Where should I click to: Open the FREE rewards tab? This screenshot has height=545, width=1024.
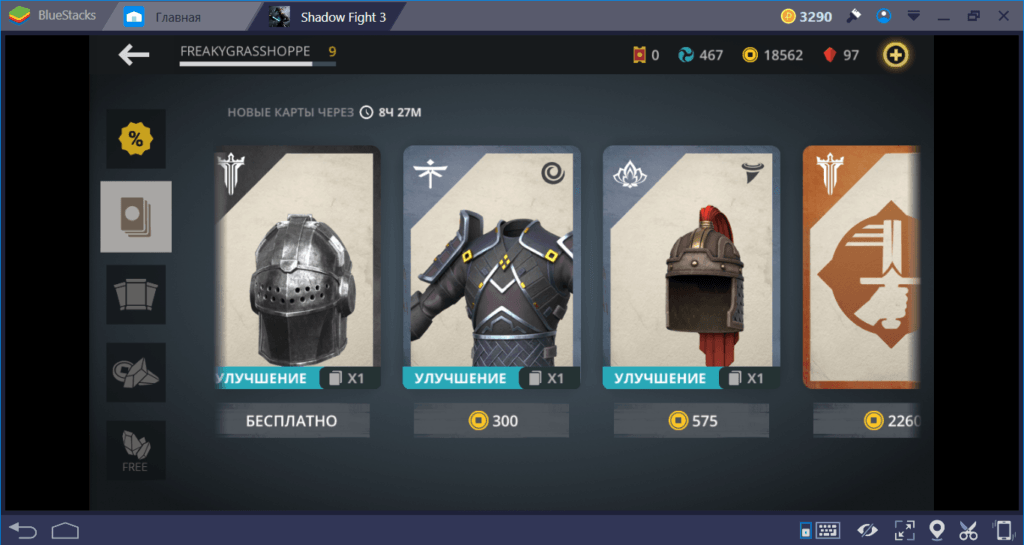click(136, 450)
